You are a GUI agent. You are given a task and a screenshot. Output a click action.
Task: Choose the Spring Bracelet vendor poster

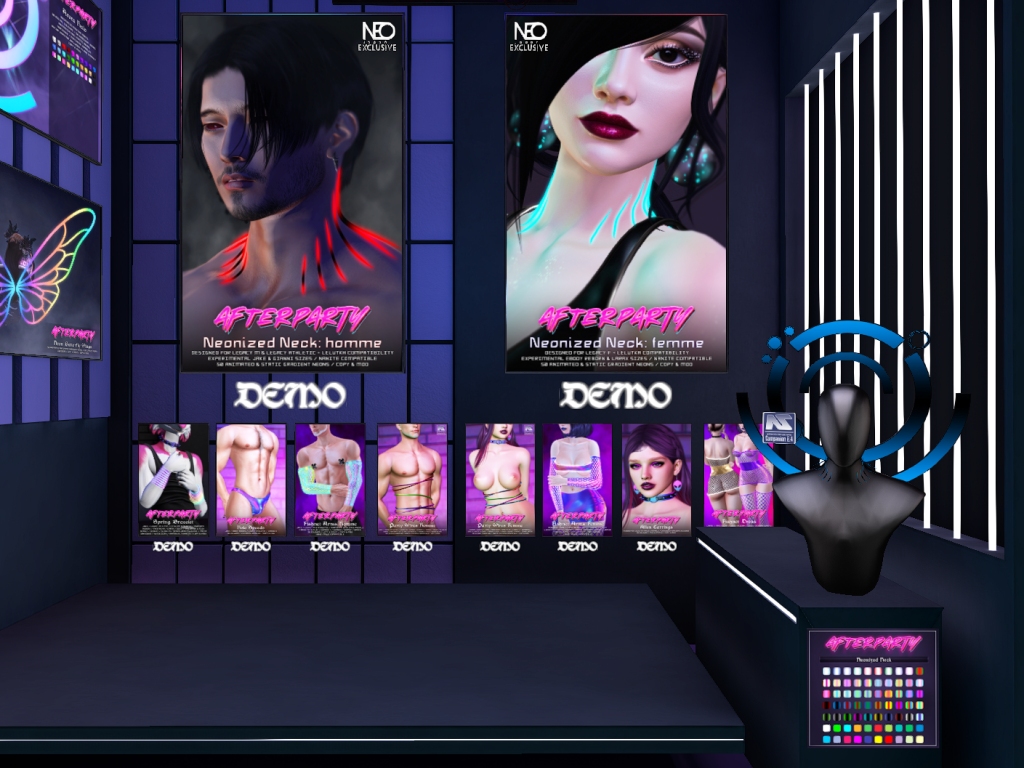[173, 479]
